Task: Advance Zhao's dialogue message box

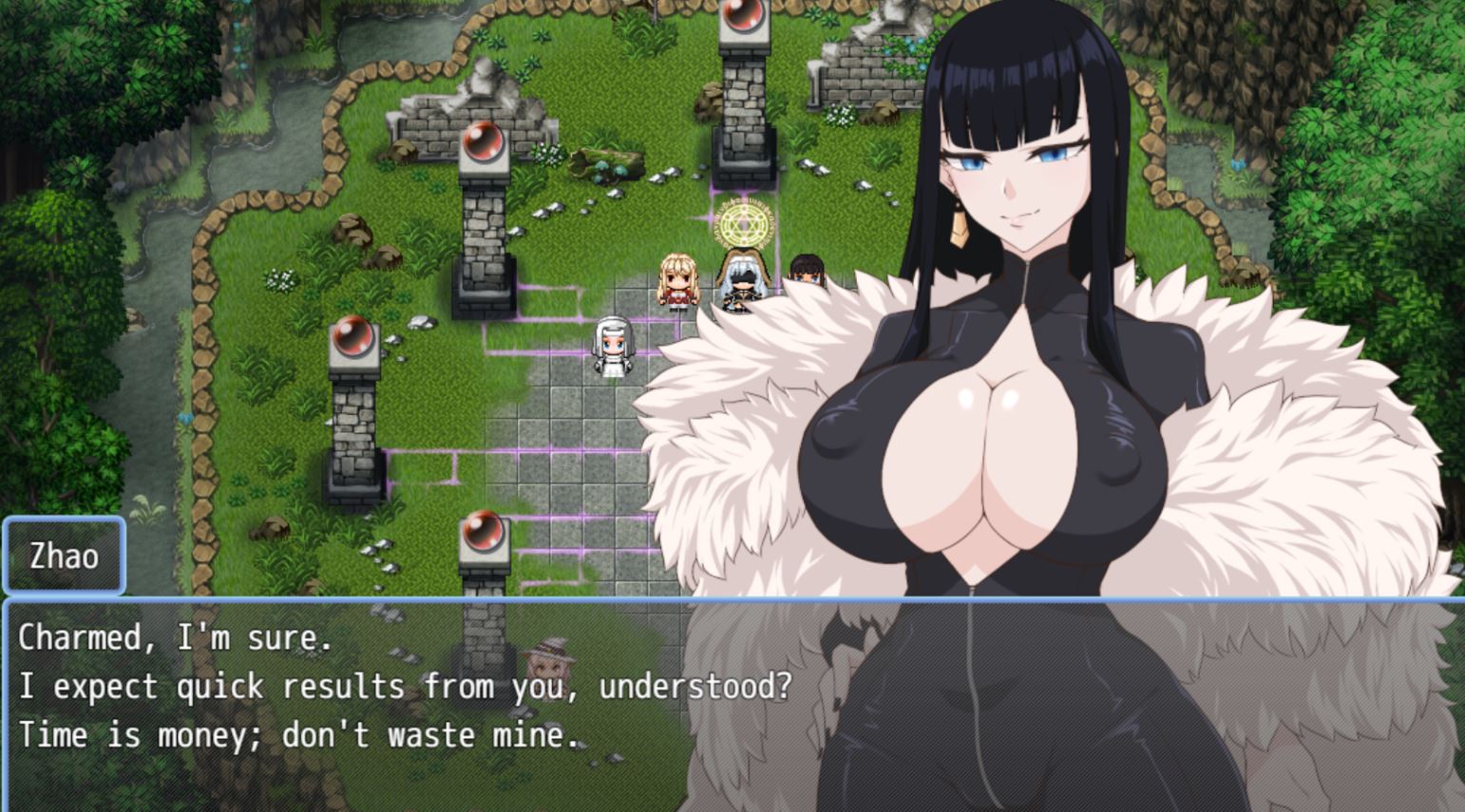Action: pyautogui.click(x=399, y=703)
